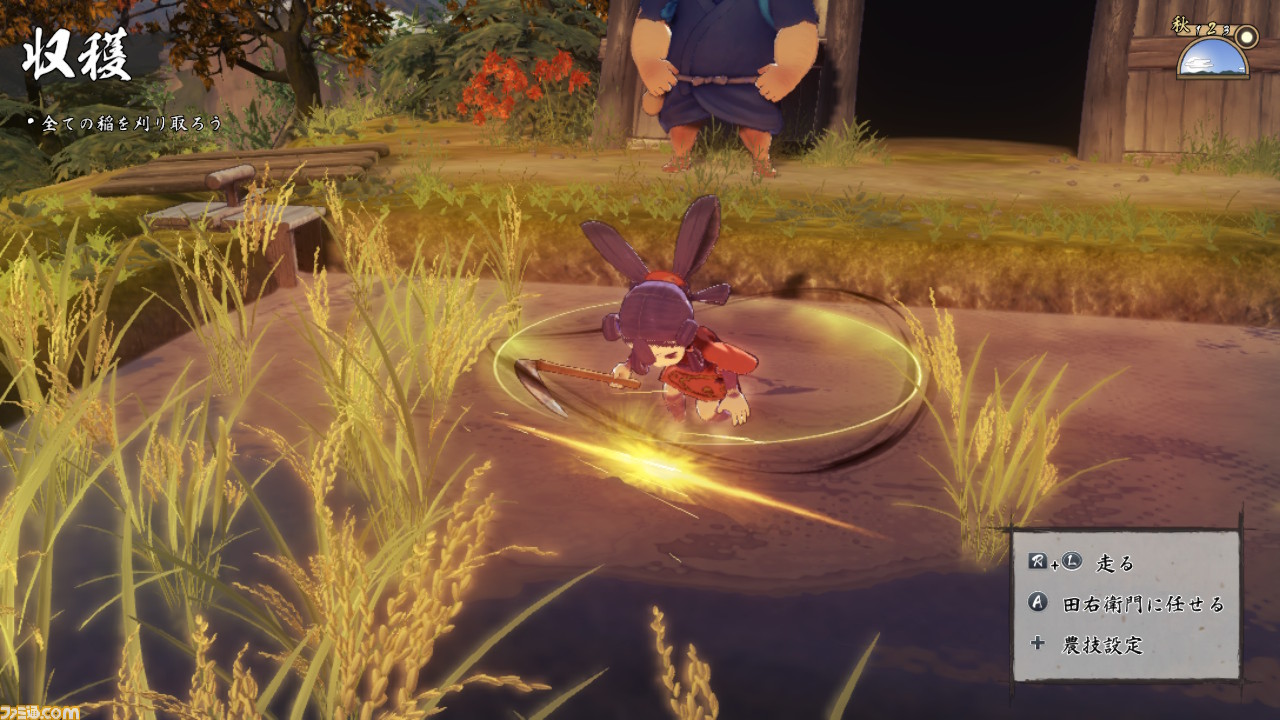1280x720 pixels.
Task: Click the cloud graphic in the weather gauge
Action: 1199,63
